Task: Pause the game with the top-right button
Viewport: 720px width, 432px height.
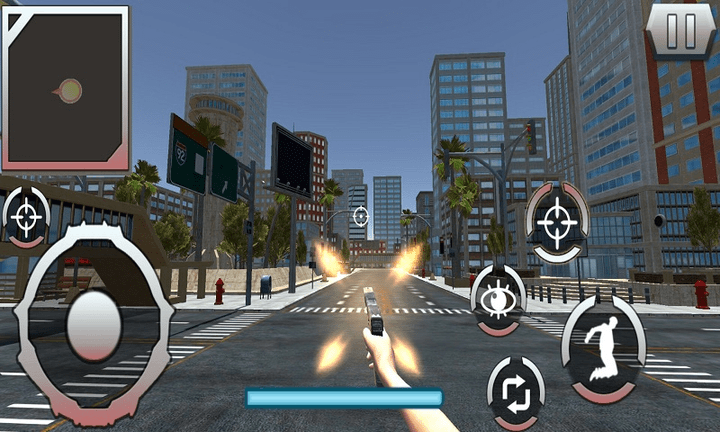Action: (x=681, y=30)
